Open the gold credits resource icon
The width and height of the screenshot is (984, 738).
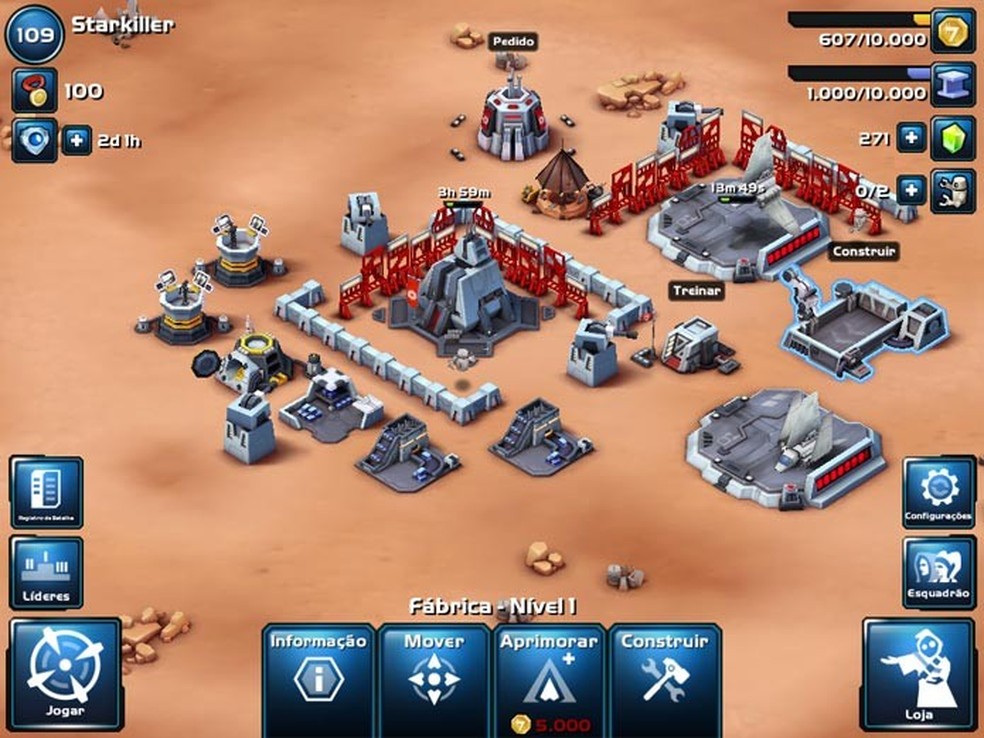pos(952,31)
